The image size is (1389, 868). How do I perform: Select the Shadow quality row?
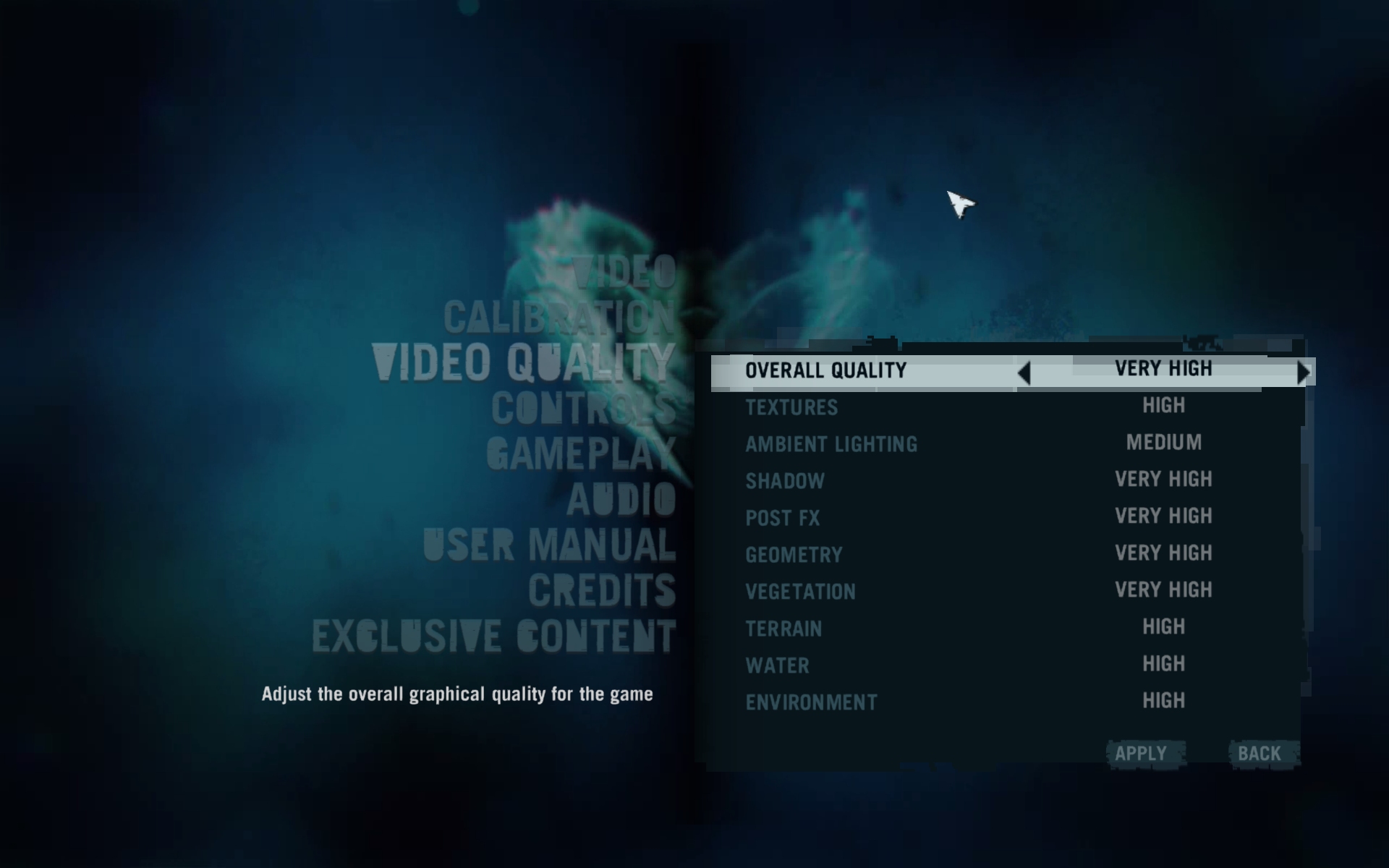click(x=785, y=481)
